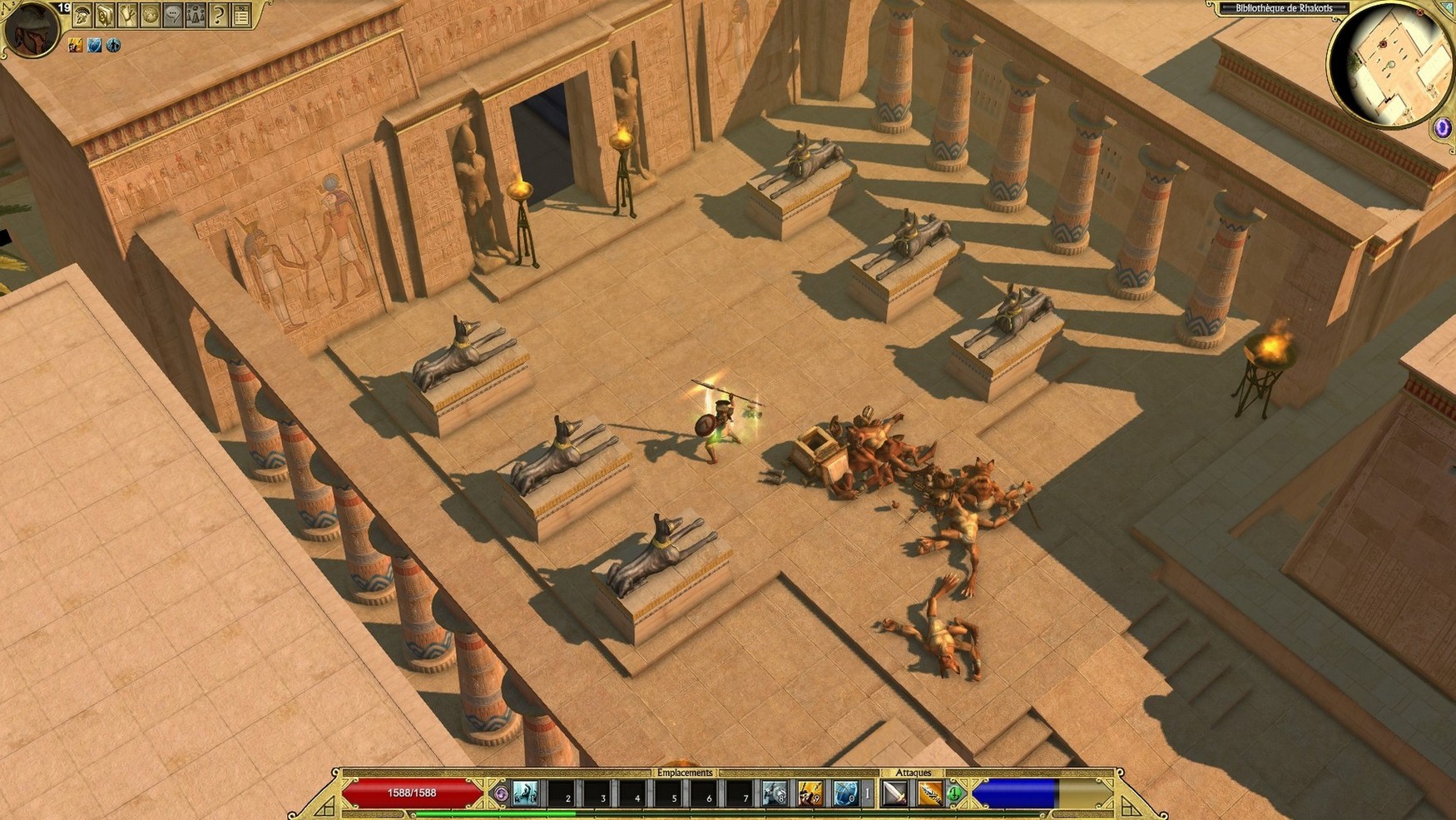Select the orange right-click attack skill
Screen dimensions: 1456x820
pyautogui.click(x=930, y=793)
